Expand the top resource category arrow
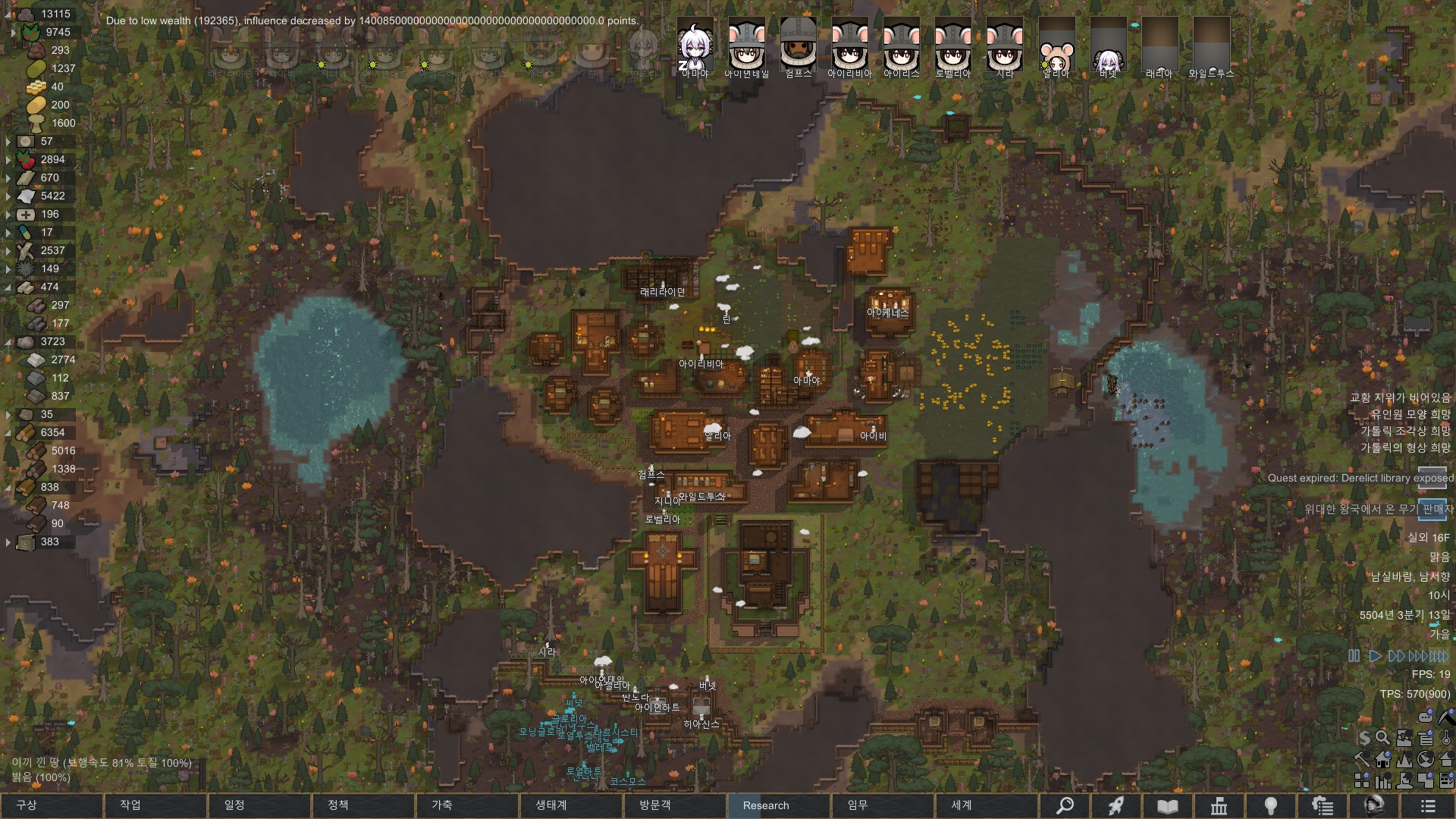The height and width of the screenshot is (819, 1456). click(13, 32)
